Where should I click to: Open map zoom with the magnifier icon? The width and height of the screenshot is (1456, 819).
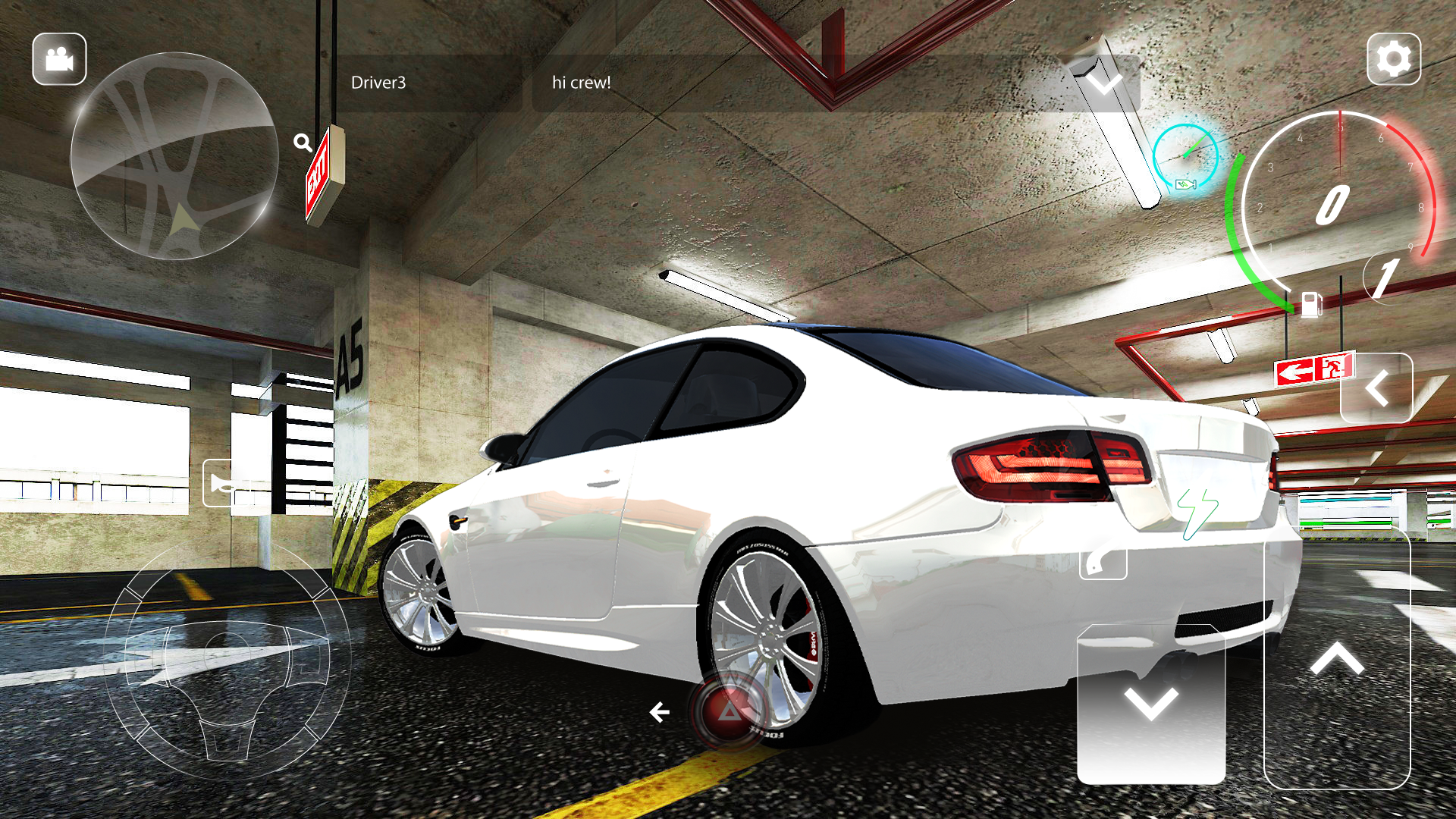303,141
